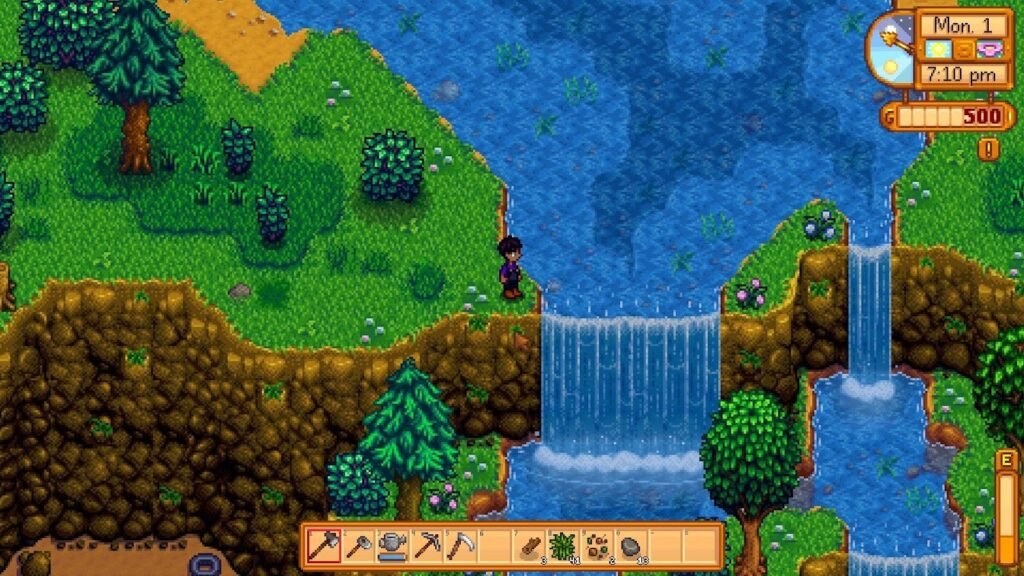This screenshot has width=1024, height=576.
Task: Open the journal exclamation mark icon
Action: point(989,149)
